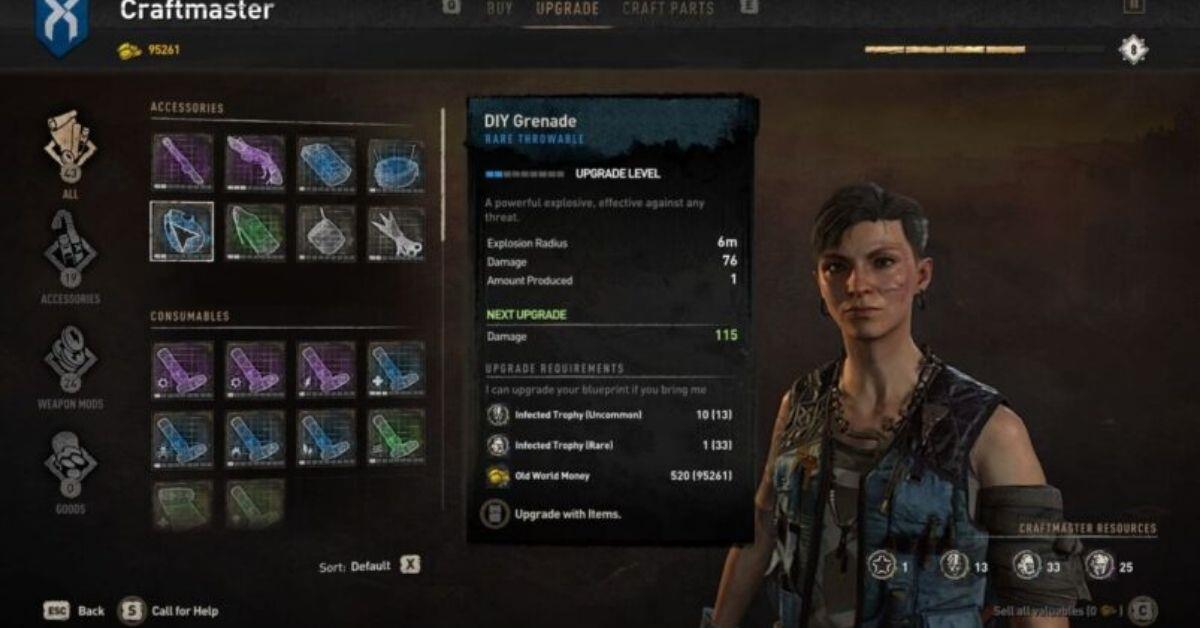Choose the white scissors-shaped blueprint
Viewport: 1200px width, 628px height.
coord(396,231)
